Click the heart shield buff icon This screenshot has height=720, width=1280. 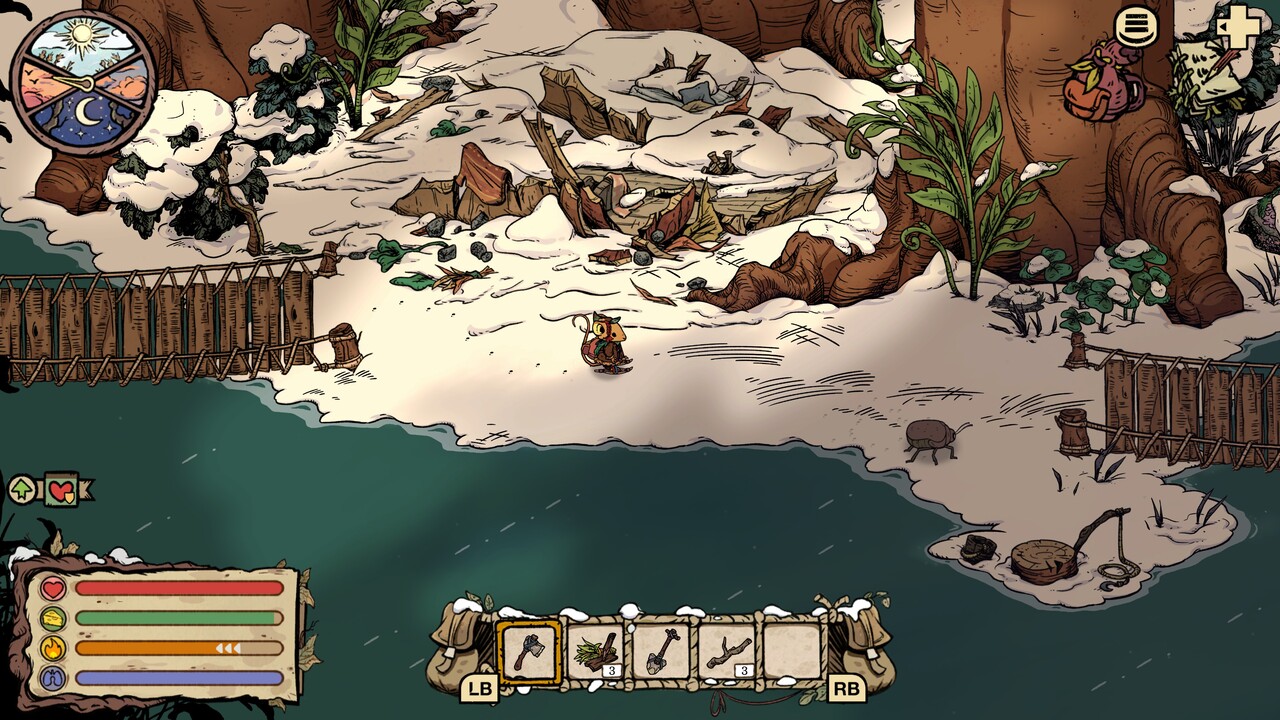62,490
